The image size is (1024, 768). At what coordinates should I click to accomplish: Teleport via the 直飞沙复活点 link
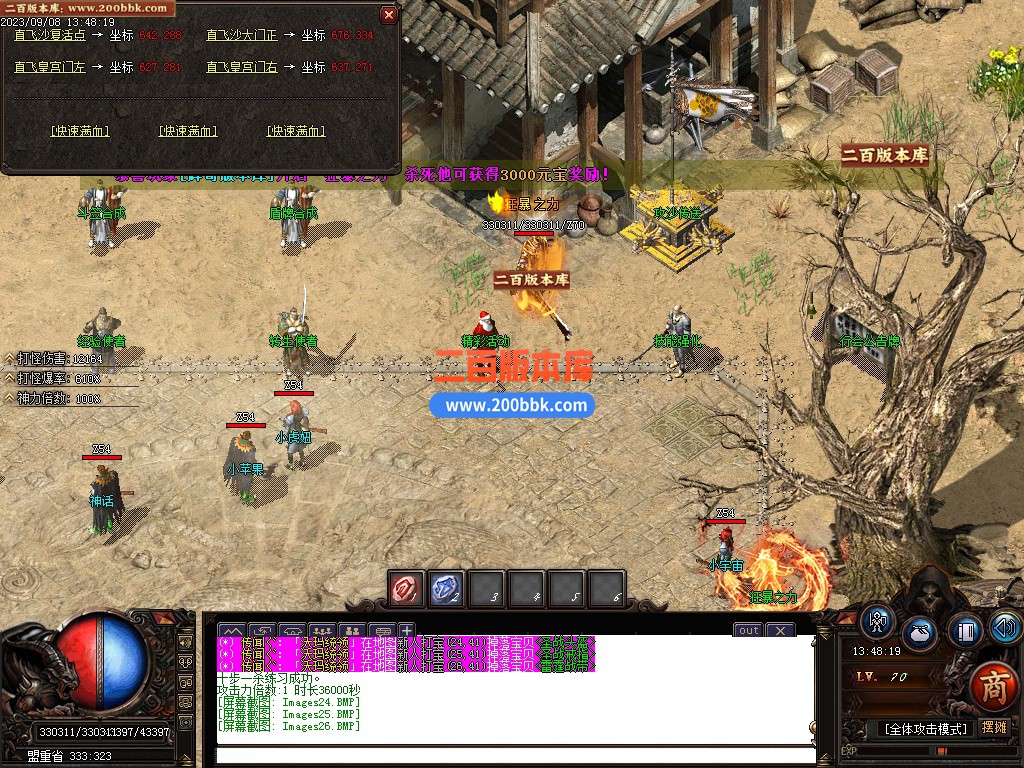48,35
